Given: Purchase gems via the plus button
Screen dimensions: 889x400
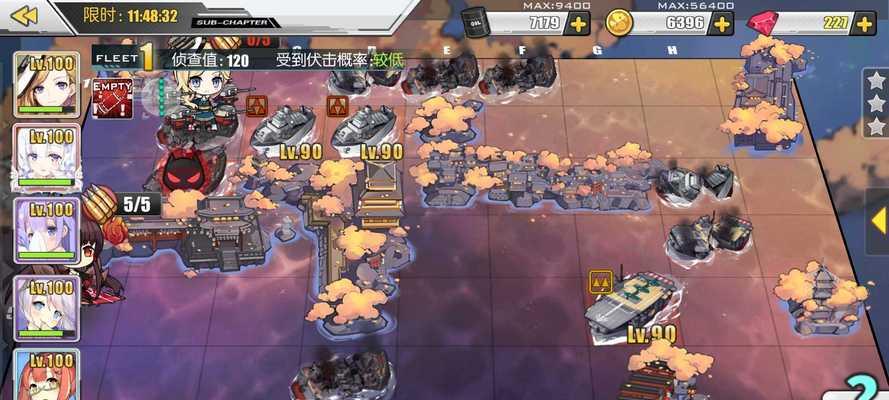Looking at the screenshot, I should coord(864,22).
